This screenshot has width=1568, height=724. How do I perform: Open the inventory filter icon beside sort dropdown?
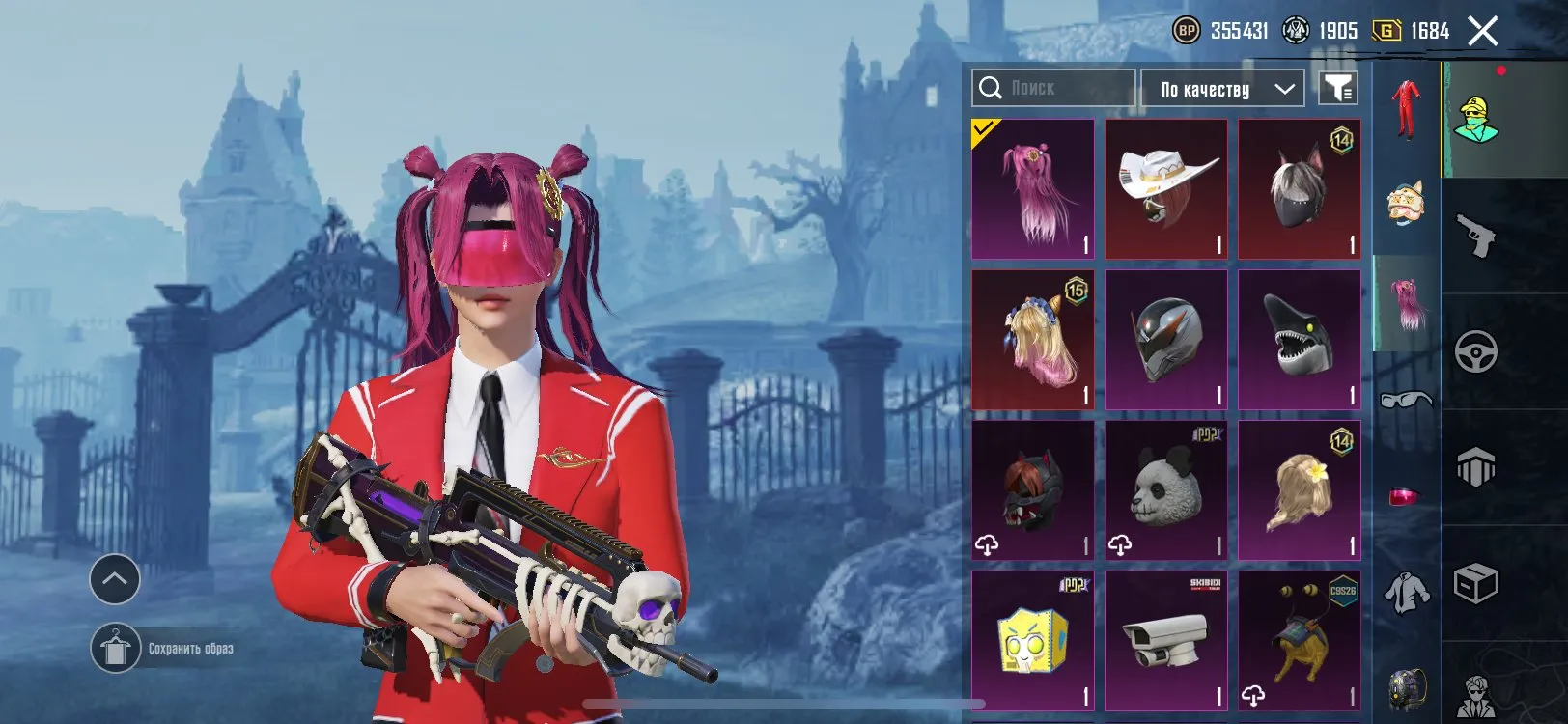[1339, 88]
